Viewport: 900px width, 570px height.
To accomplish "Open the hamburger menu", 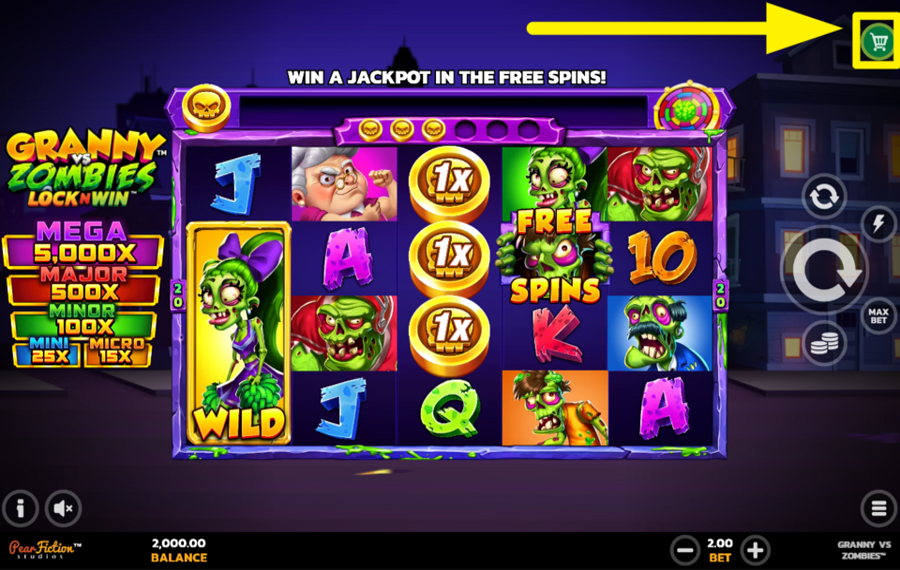I will pos(878,508).
